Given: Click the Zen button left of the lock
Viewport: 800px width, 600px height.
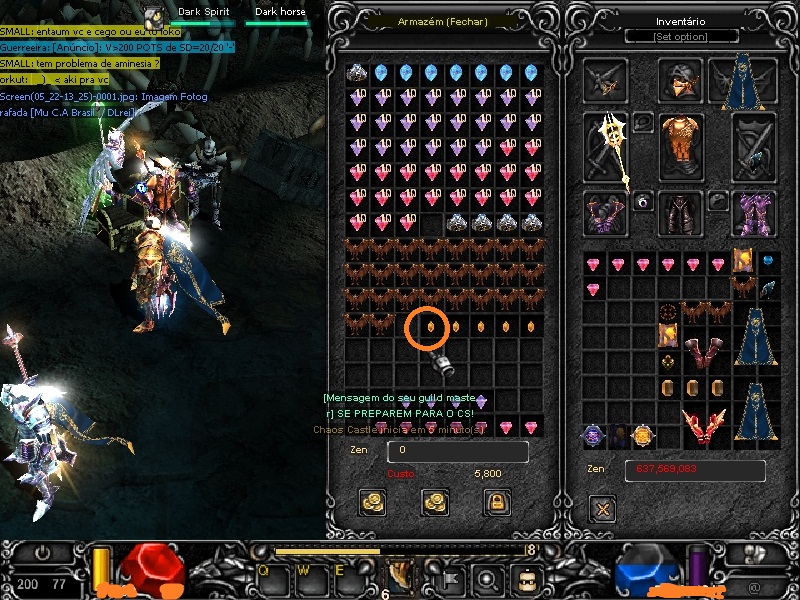Looking at the screenshot, I should [435, 501].
